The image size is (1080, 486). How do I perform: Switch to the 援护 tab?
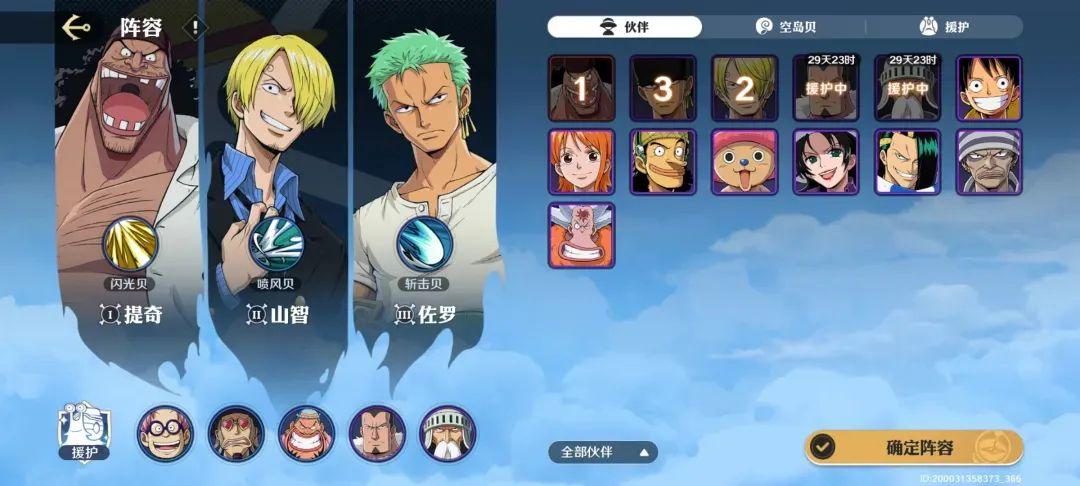click(x=944, y=27)
